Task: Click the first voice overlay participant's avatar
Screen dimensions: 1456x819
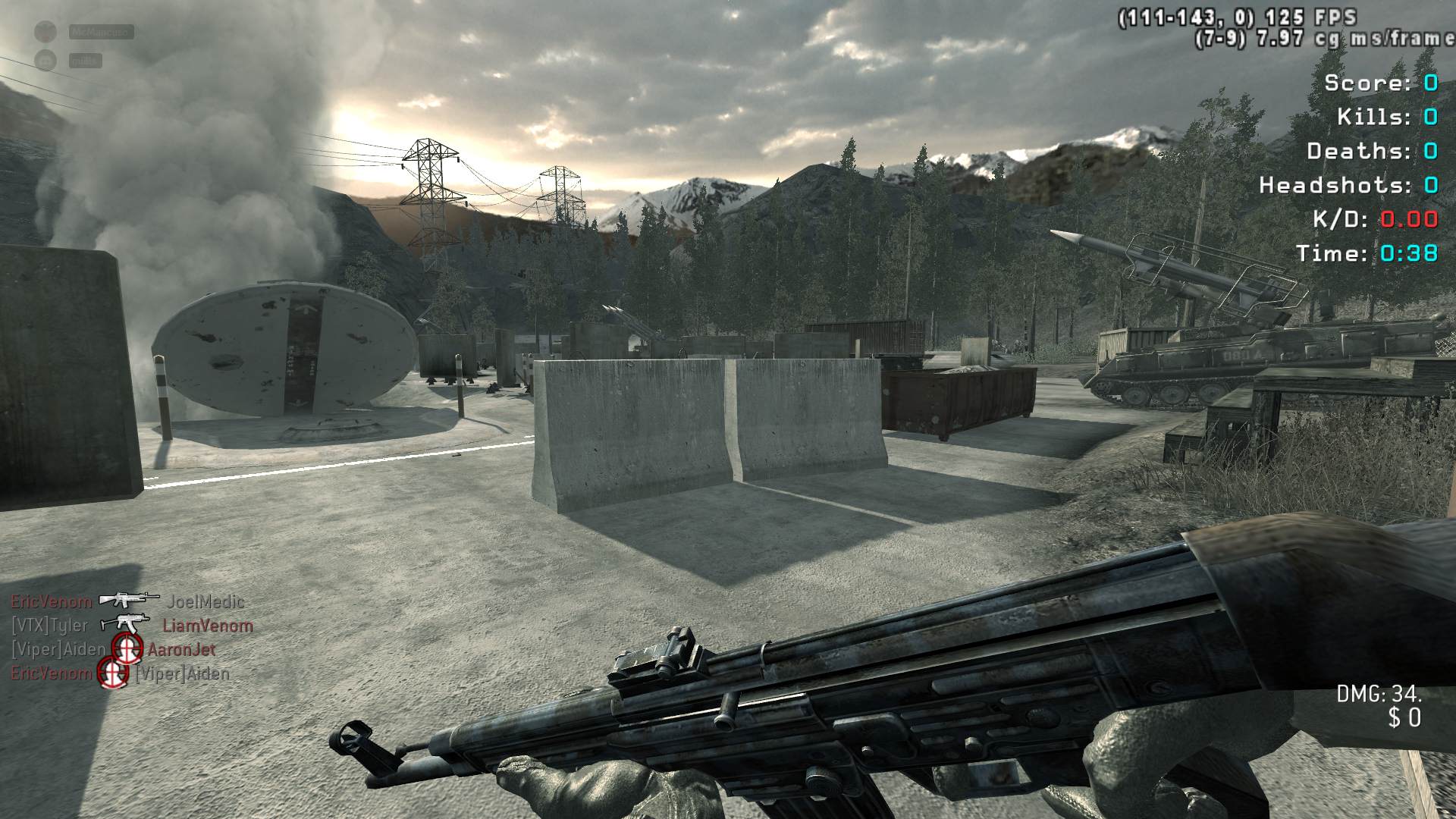Action: click(46, 32)
